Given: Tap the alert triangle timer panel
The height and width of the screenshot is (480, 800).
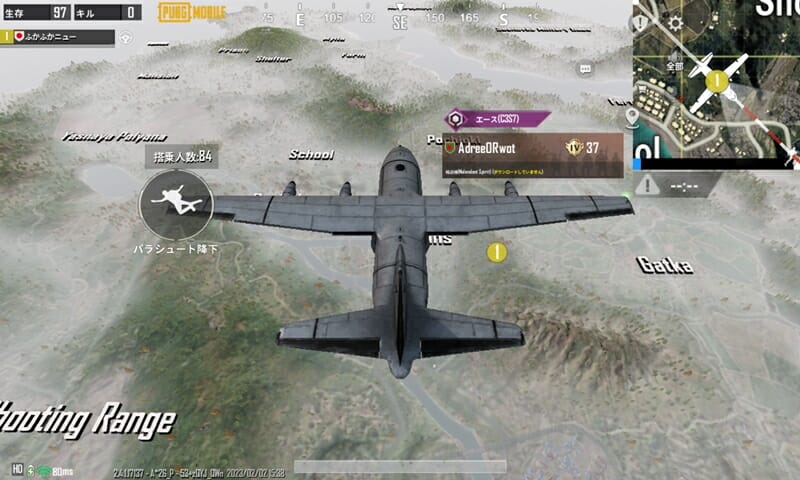Looking at the screenshot, I should [x=675, y=185].
